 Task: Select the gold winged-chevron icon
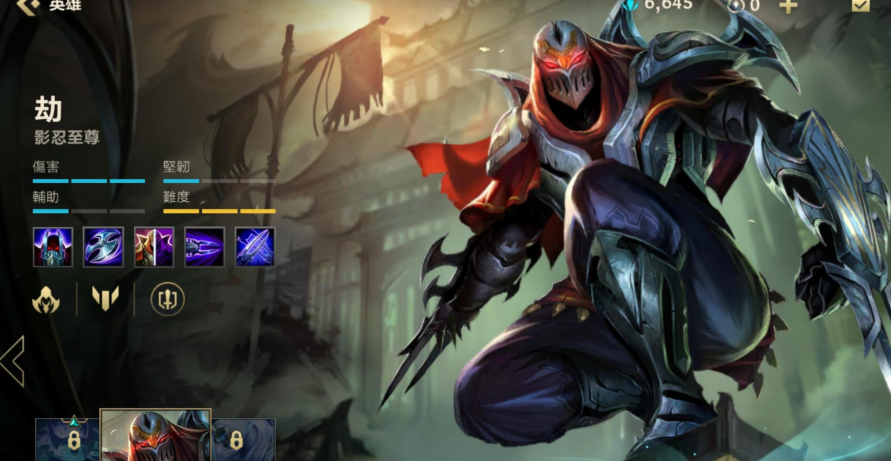[x=104, y=298]
